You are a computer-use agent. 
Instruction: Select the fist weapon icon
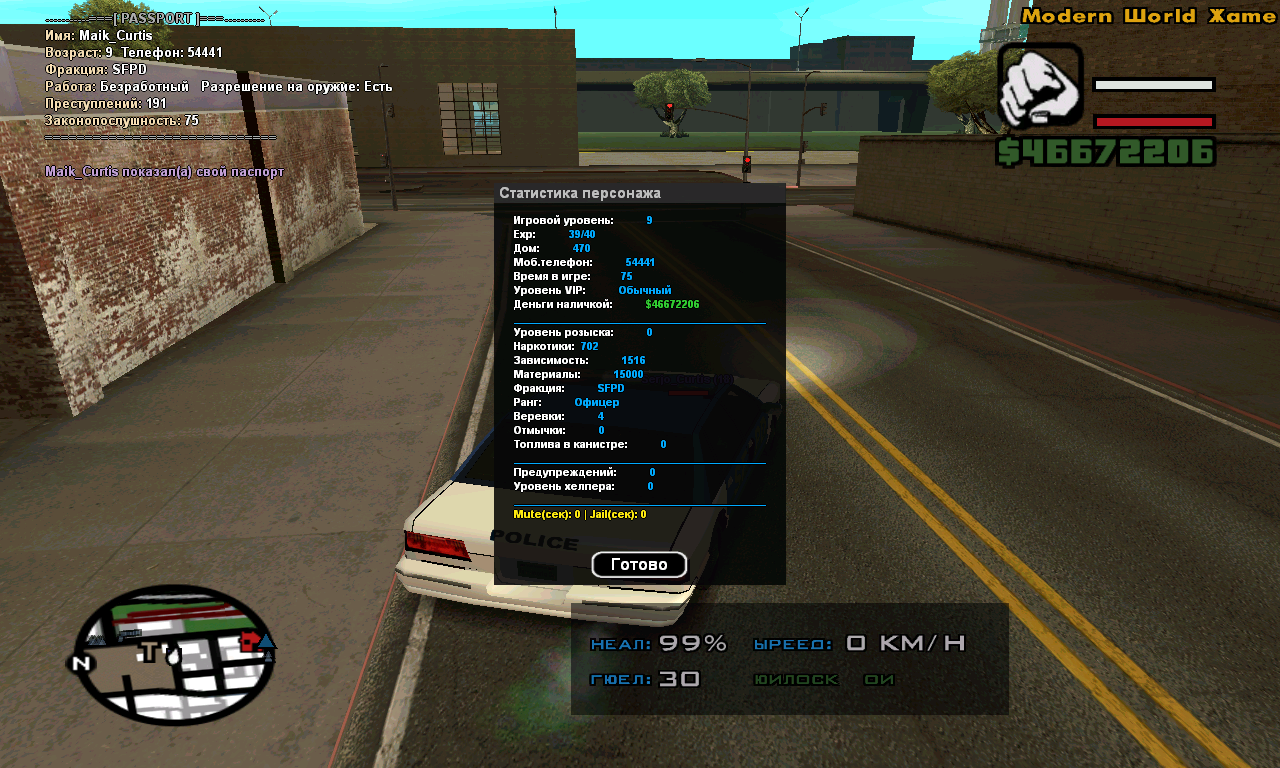click(1040, 86)
